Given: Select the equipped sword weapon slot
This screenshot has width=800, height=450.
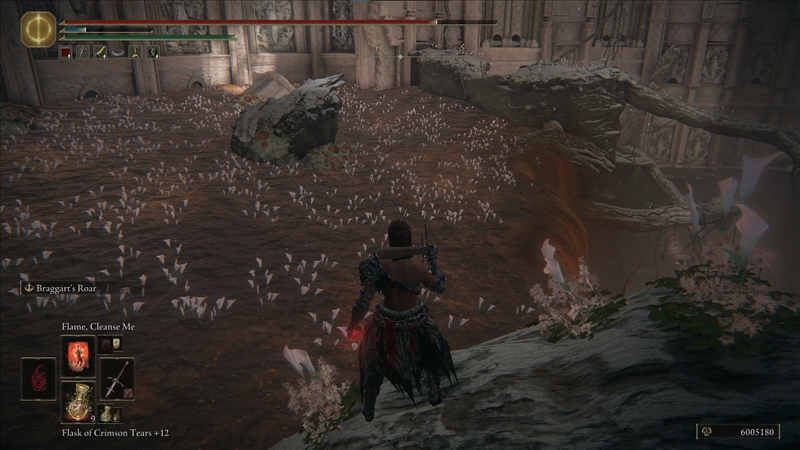Looking at the screenshot, I should (117, 378).
